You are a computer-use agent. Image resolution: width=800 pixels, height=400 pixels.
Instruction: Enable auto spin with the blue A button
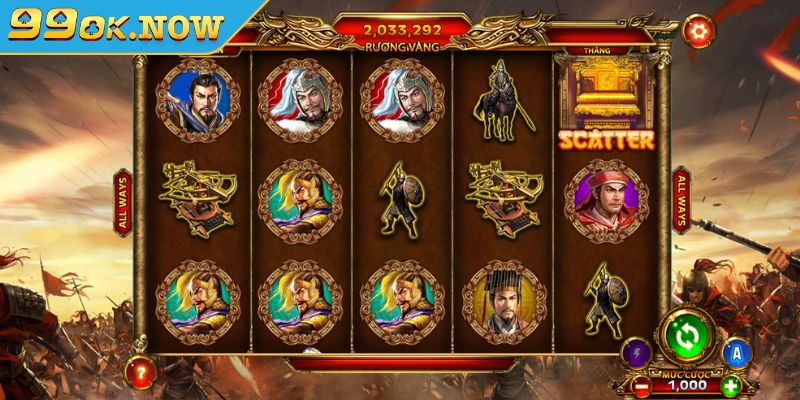(735, 352)
